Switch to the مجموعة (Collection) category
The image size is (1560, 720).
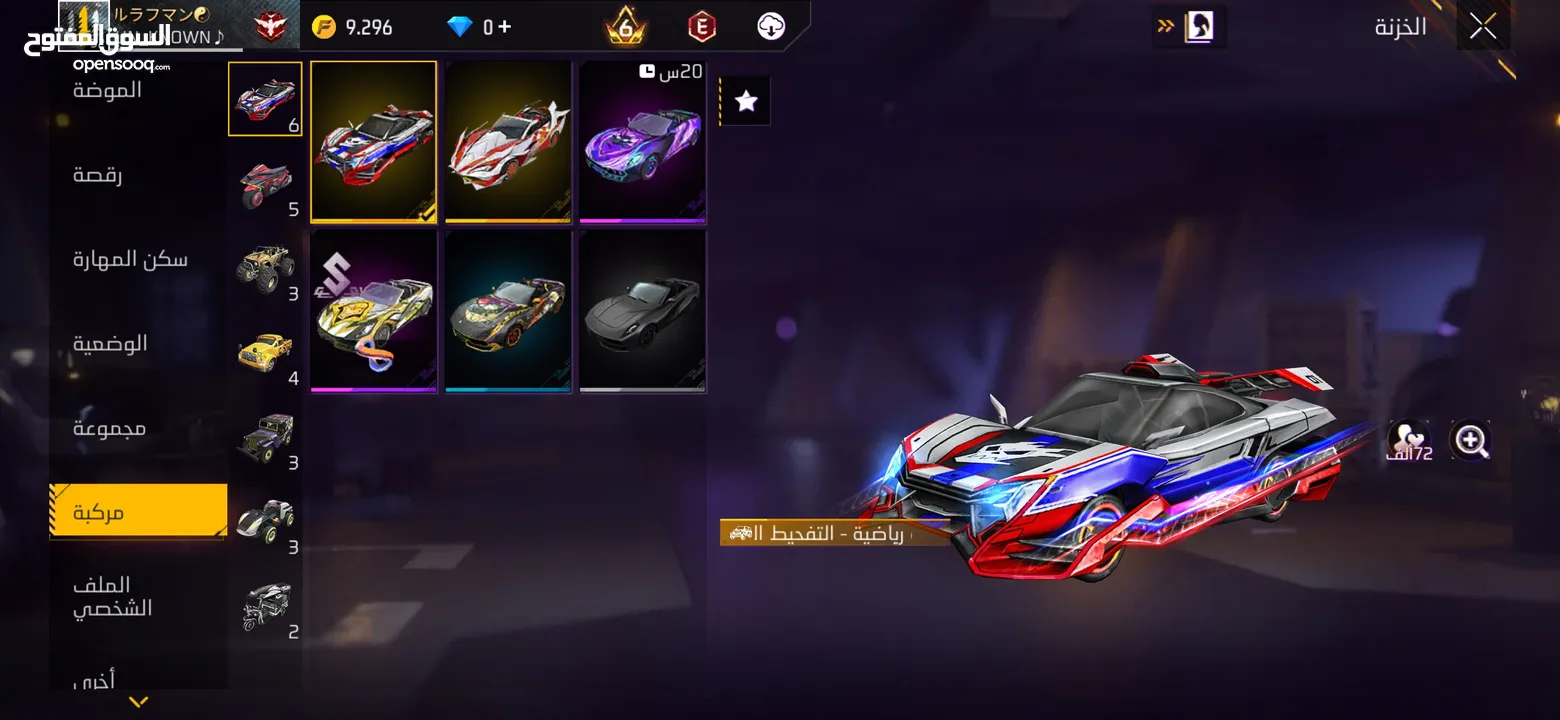[109, 428]
